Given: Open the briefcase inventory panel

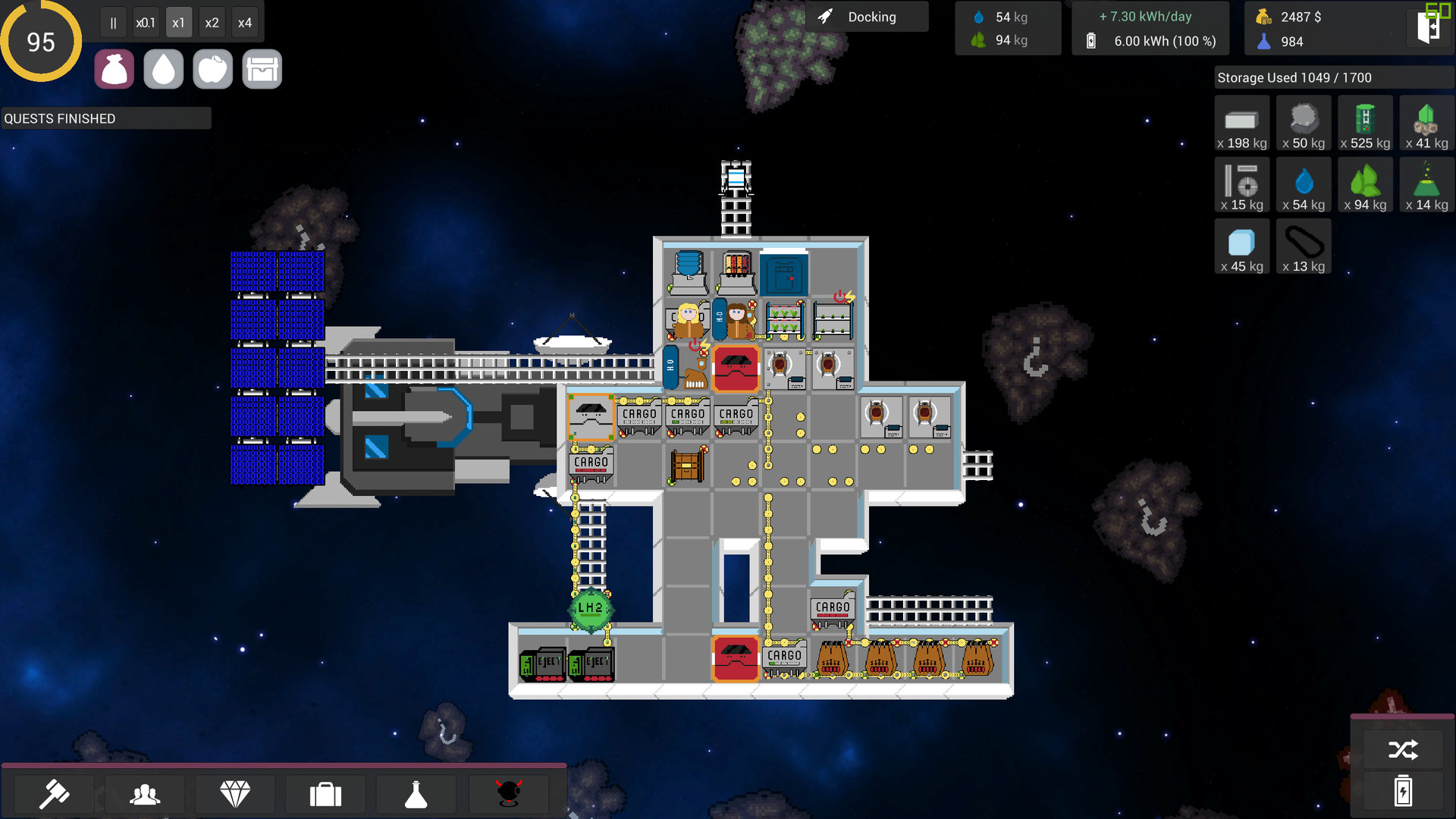Looking at the screenshot, I should pos(325,794).
